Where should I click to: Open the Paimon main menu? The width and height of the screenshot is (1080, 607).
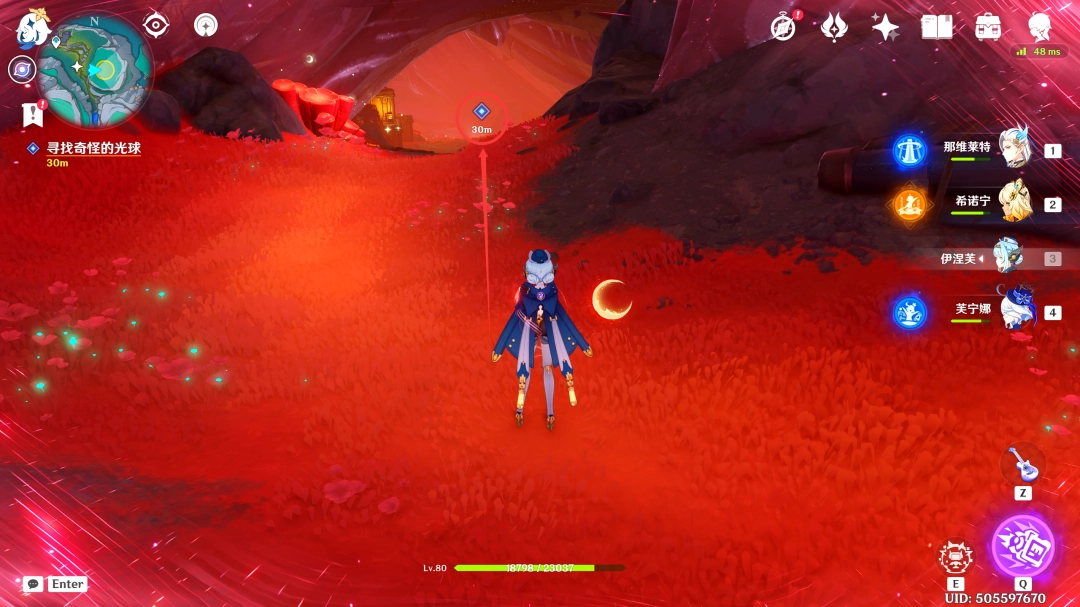point(30,29)
